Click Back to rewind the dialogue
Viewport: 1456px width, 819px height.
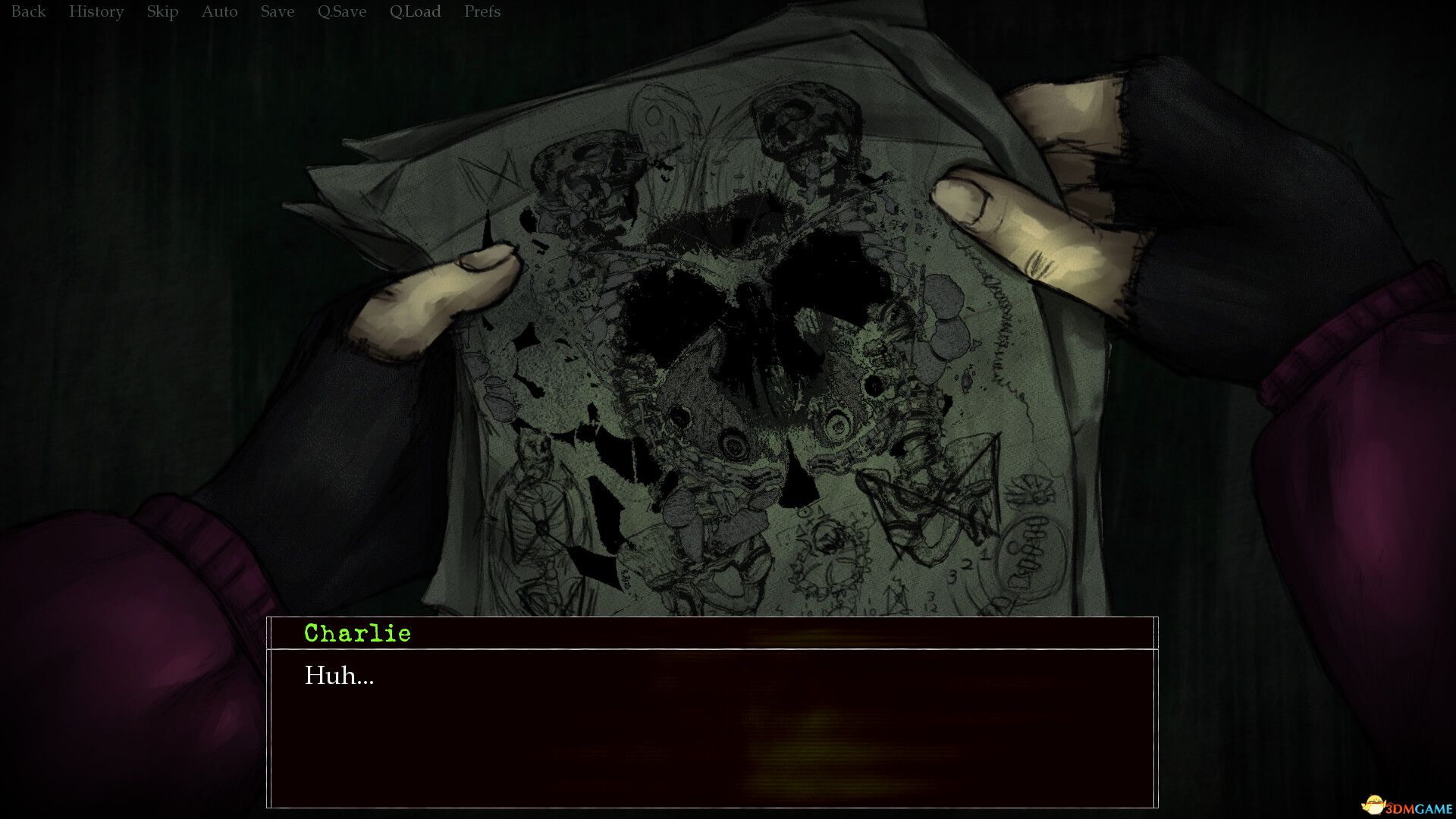click(28, 11)
